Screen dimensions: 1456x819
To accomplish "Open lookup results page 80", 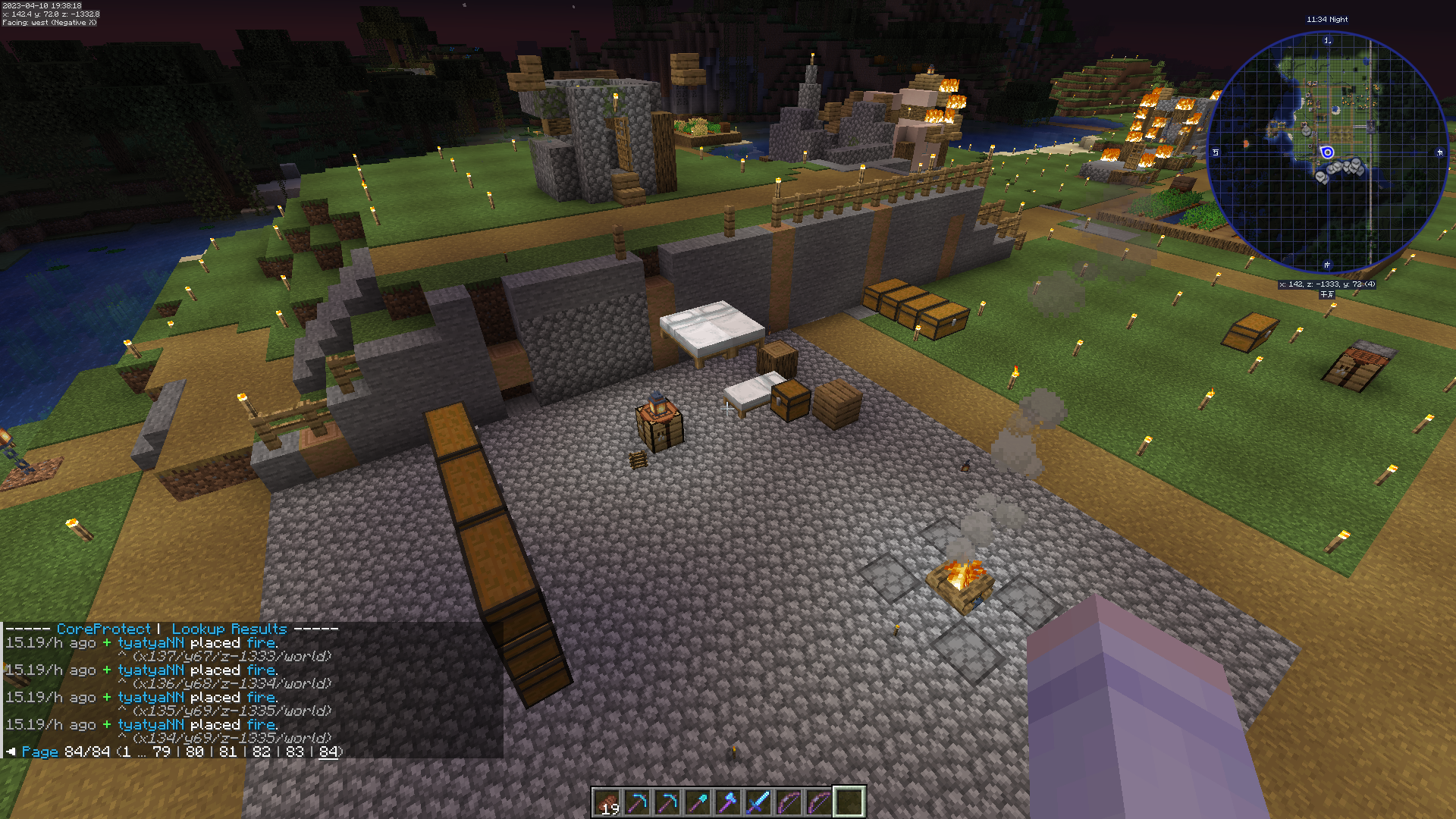I will (x=195, y=752).
